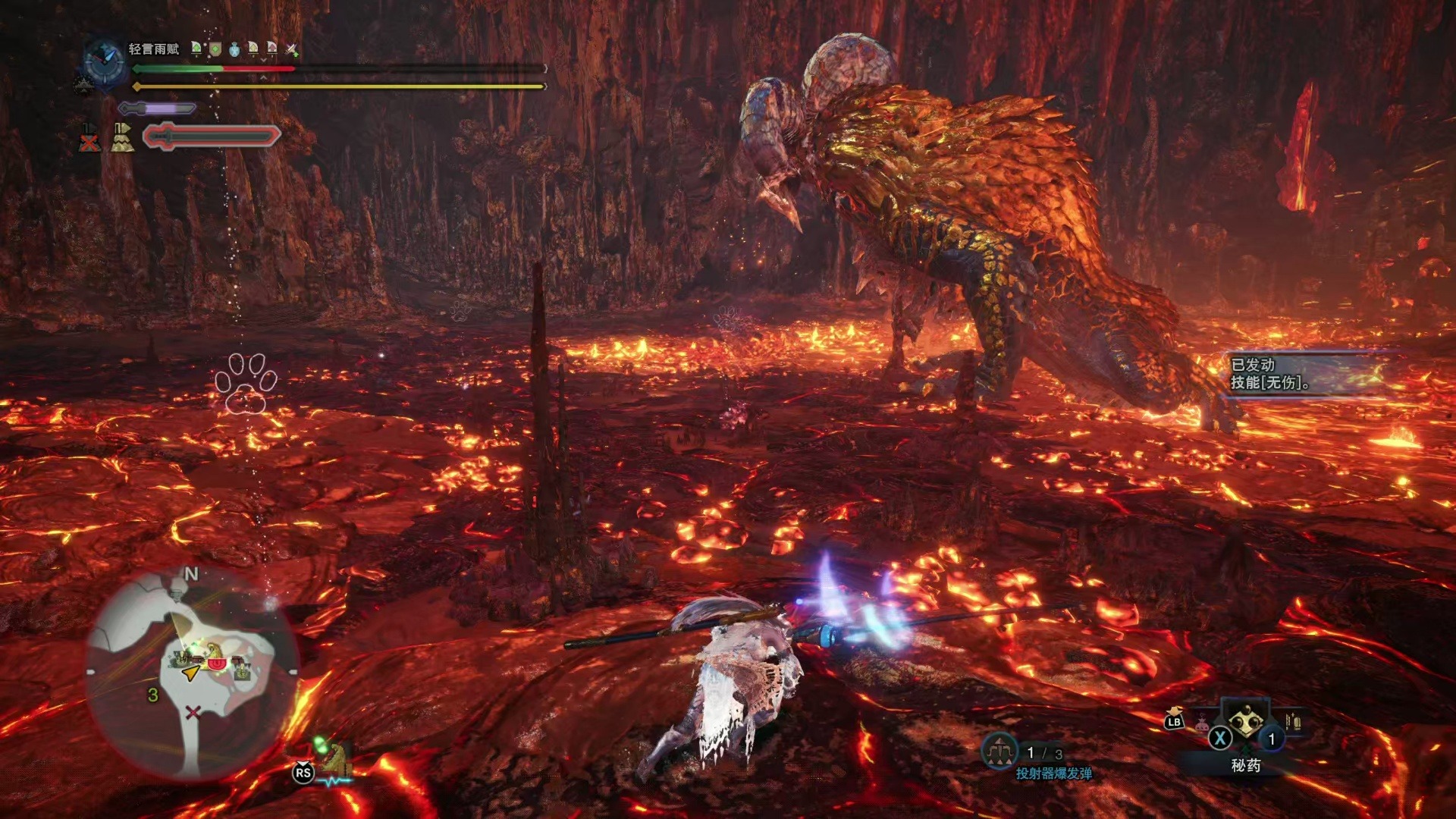Click the player name 轻言雨赋
Viewport: 1456px width, 819px height.
pyautogui.click(x=153, y=49)
